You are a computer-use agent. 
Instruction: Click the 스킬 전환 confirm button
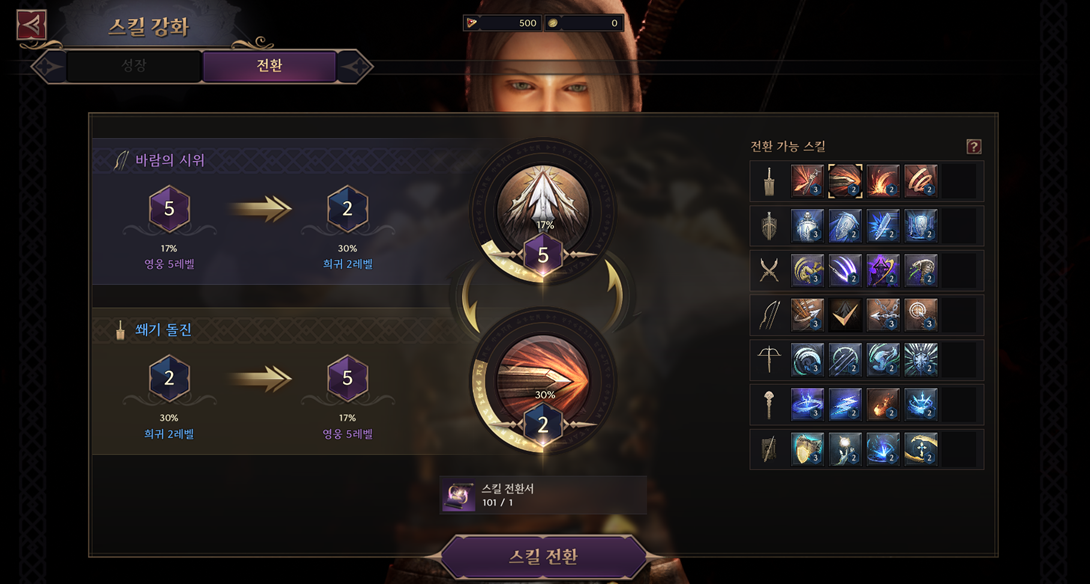tap(544, 557)
